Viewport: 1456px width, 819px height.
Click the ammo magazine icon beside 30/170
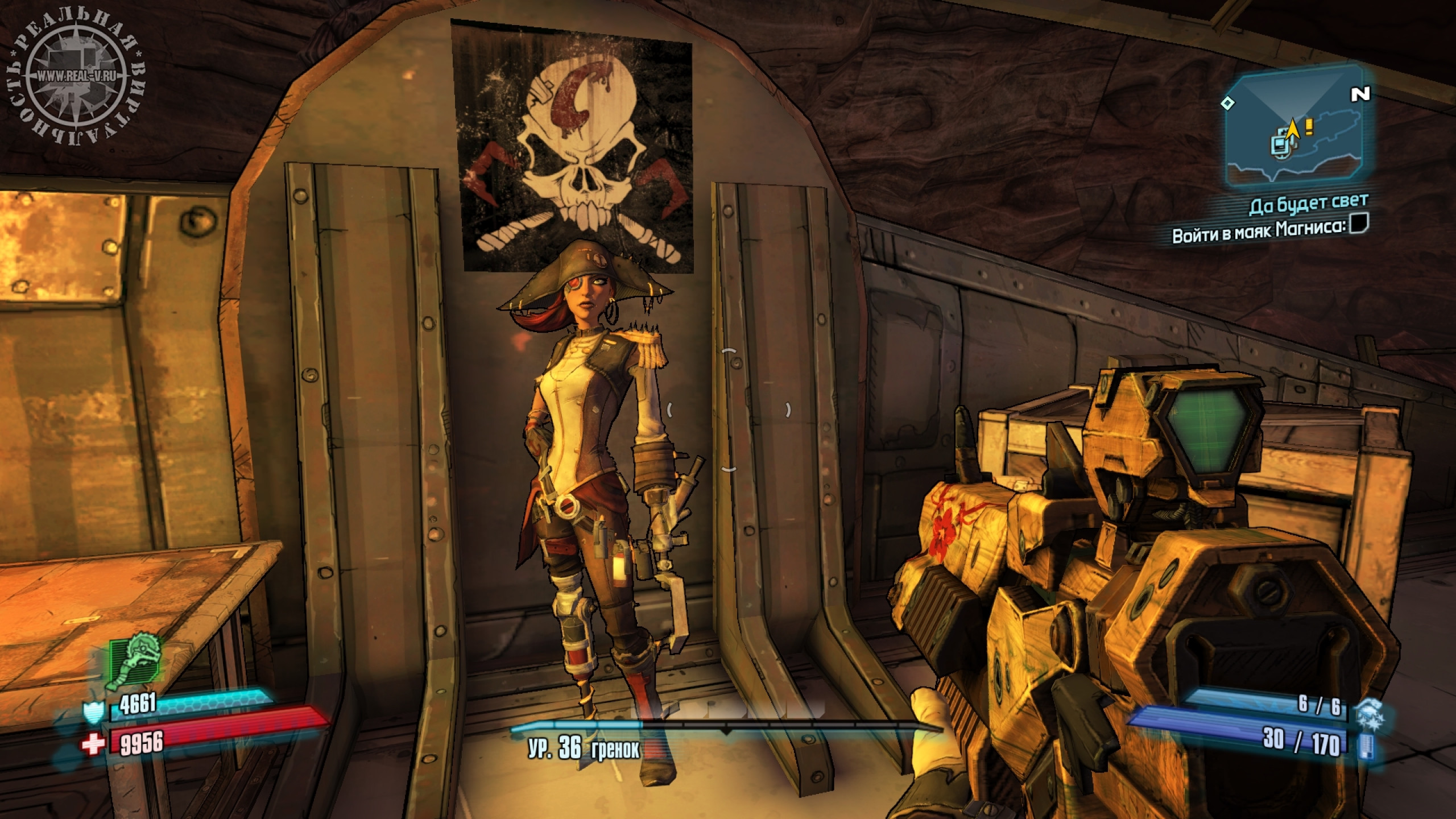(x=1367, y=746)
